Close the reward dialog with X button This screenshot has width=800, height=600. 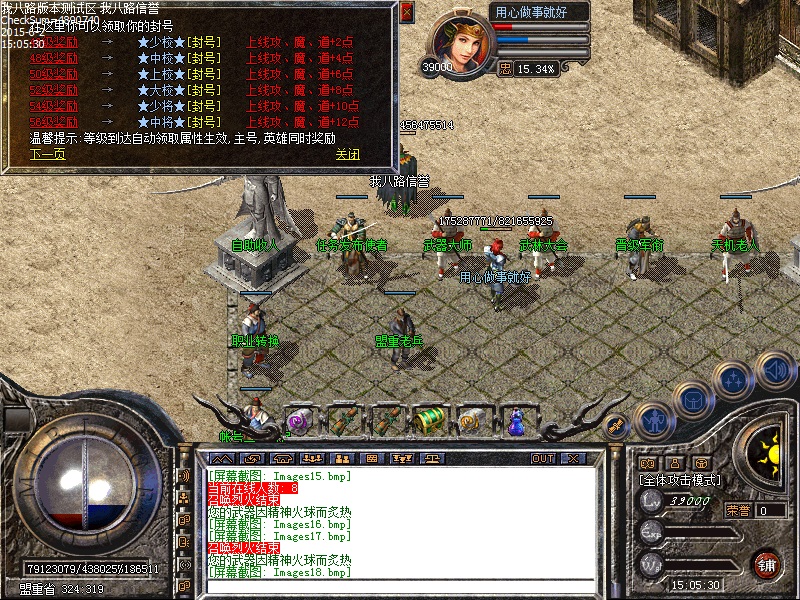[406, 12]
